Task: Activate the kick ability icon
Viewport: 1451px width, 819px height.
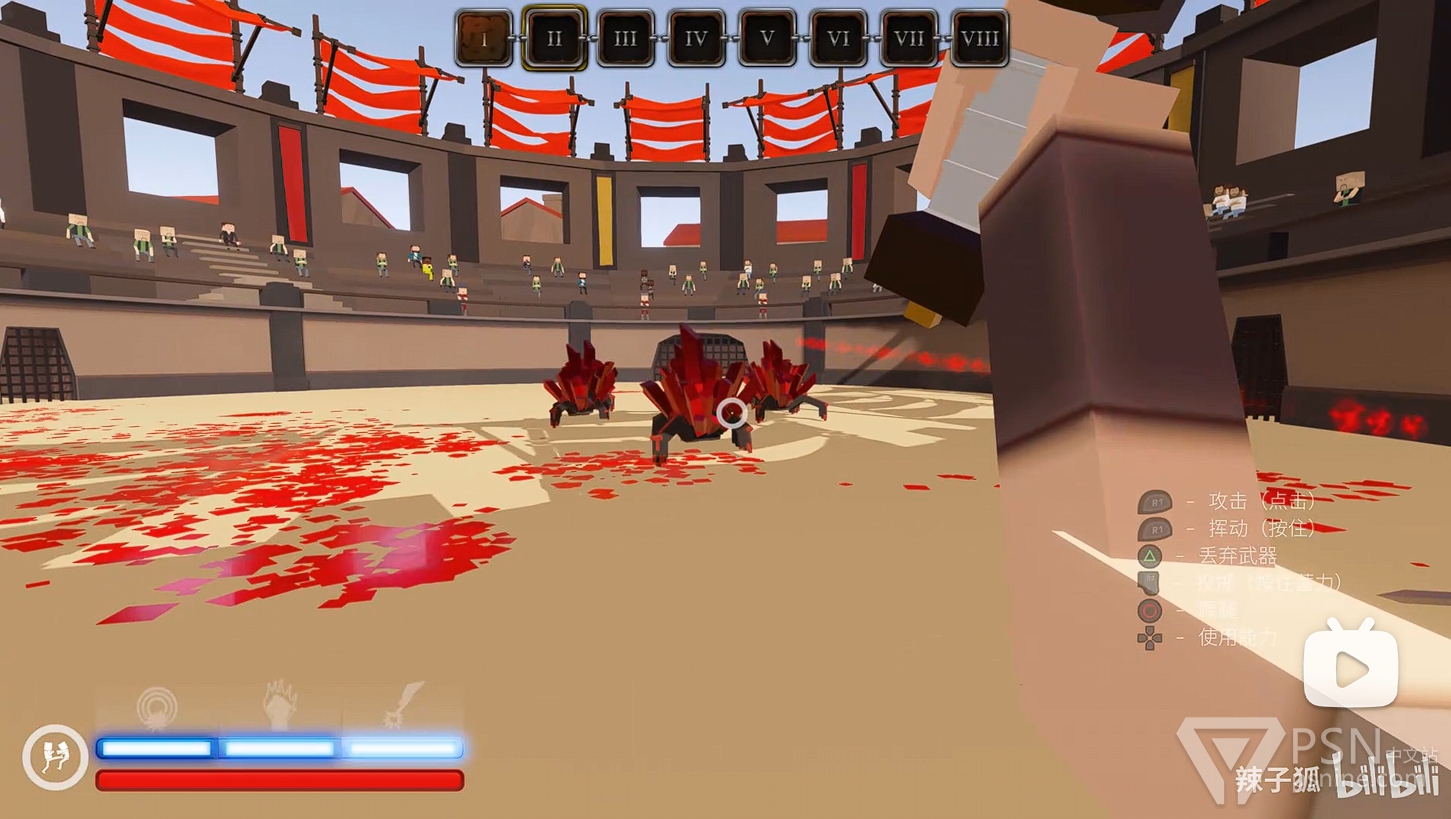Action: pos(55,757)
